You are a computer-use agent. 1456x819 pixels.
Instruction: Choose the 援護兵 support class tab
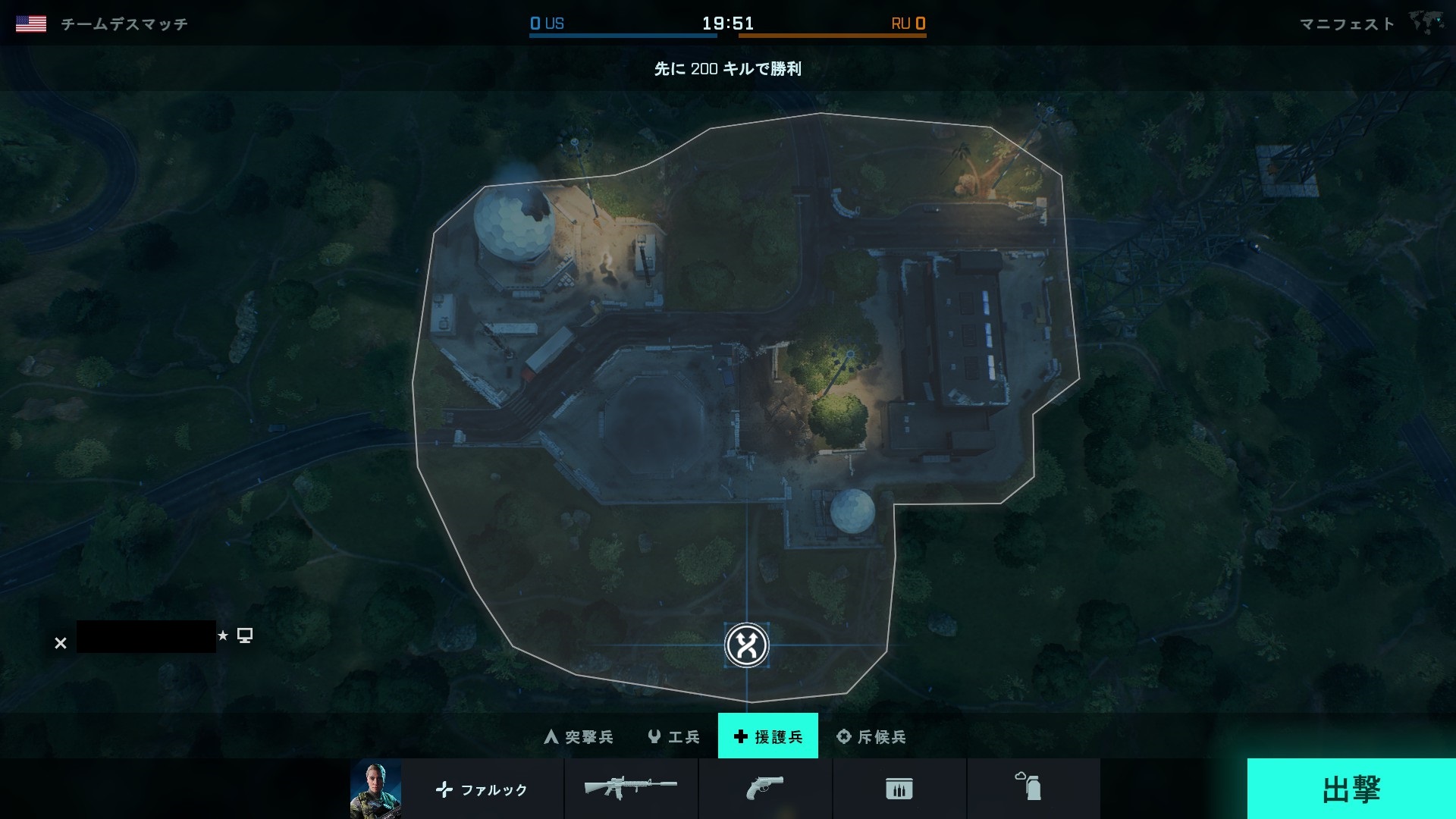tap(768, 736)
